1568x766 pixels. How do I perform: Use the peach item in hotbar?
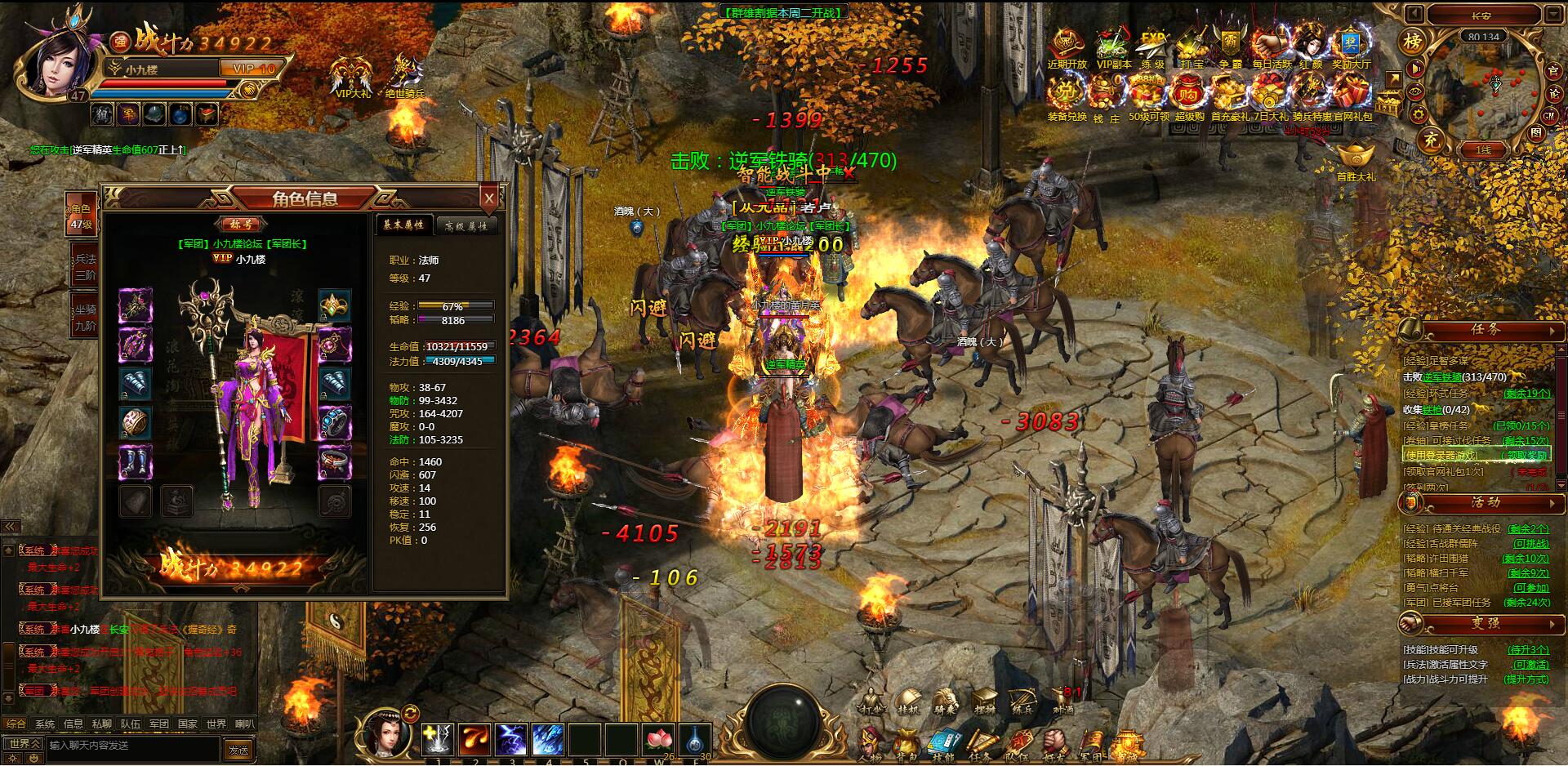point(658,740)
